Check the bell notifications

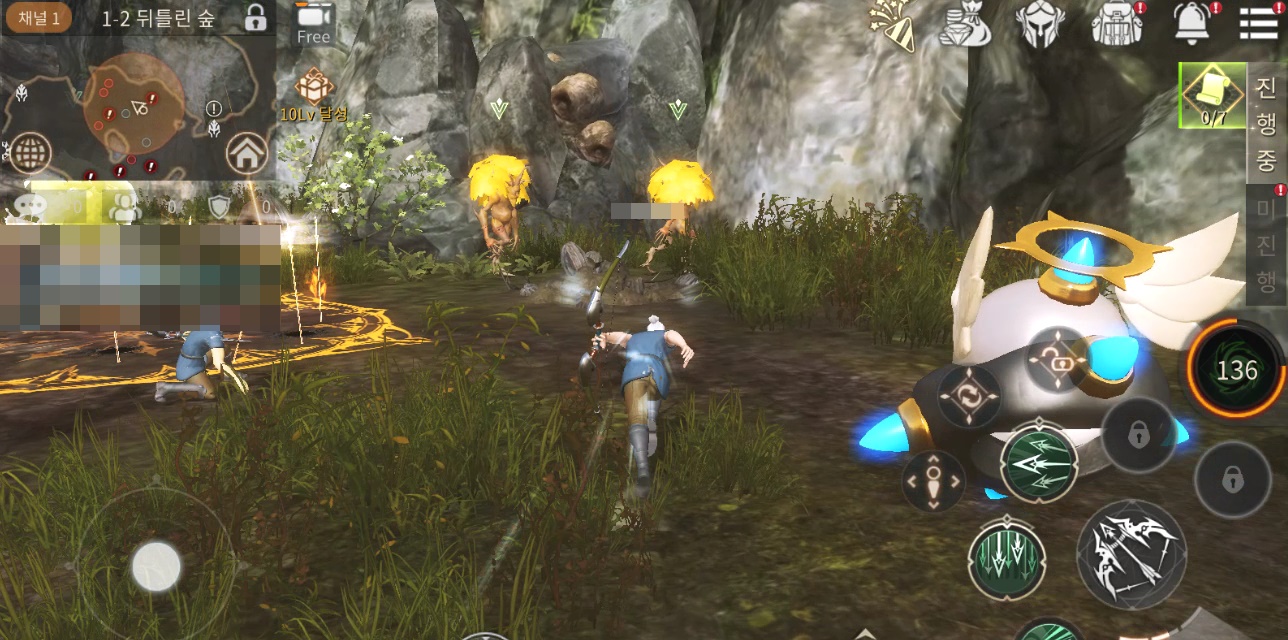pyautogui.click(x=1192, y=24)
